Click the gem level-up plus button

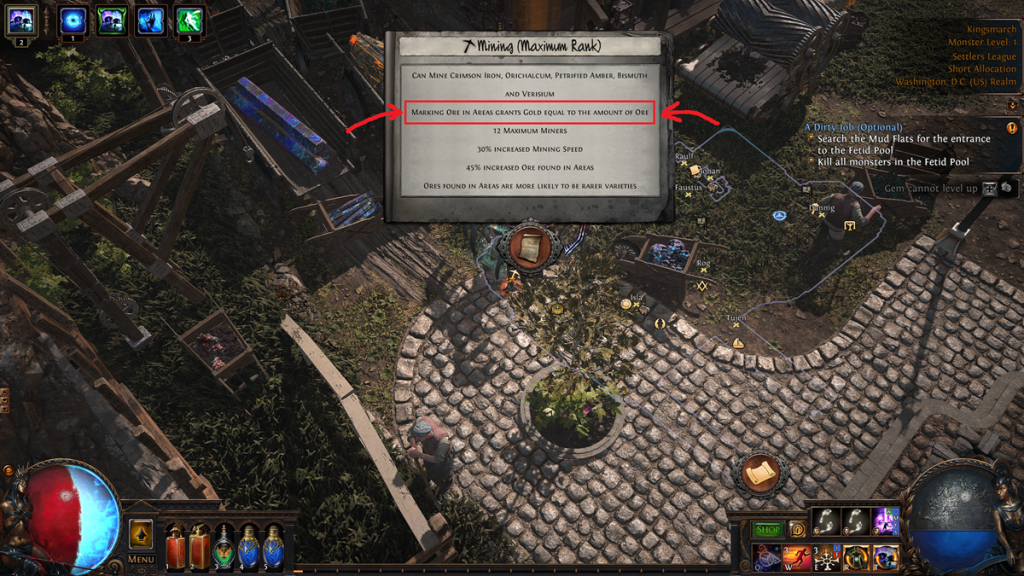point(989,187)
